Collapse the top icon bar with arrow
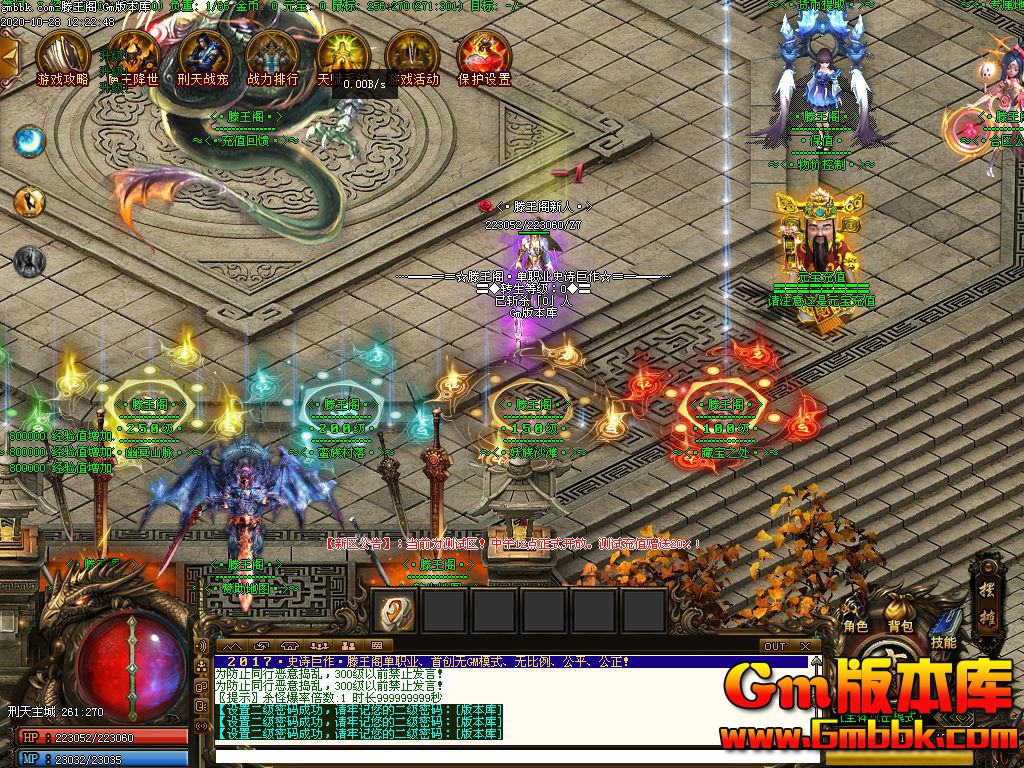The width and height of the screenshot is (1024, 768). [x=9, y=56]
